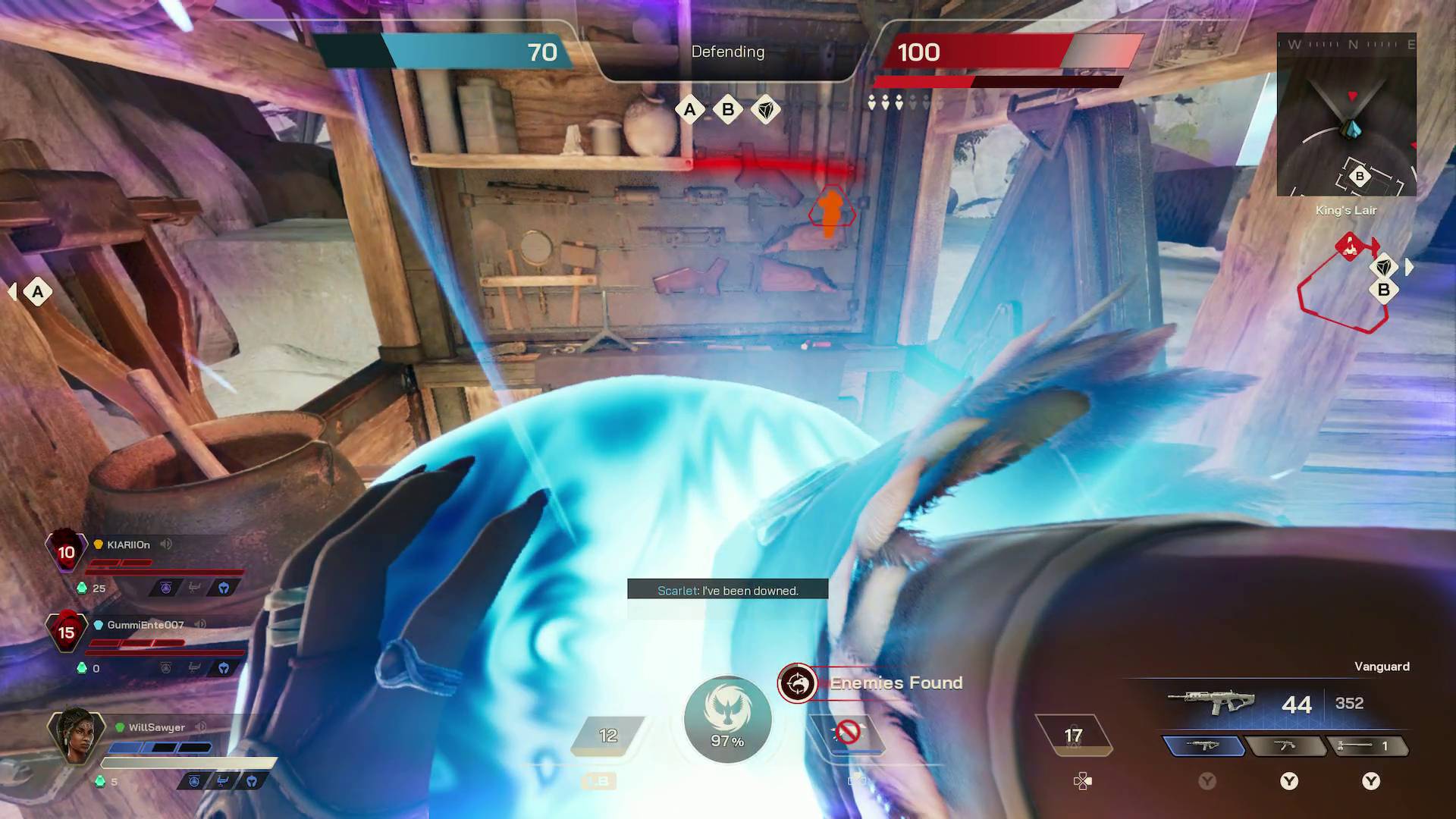Click the helmet icon on KIARIIOn's loadout
The width and height of the screenshot is (1456, 819).
(224, 588)
